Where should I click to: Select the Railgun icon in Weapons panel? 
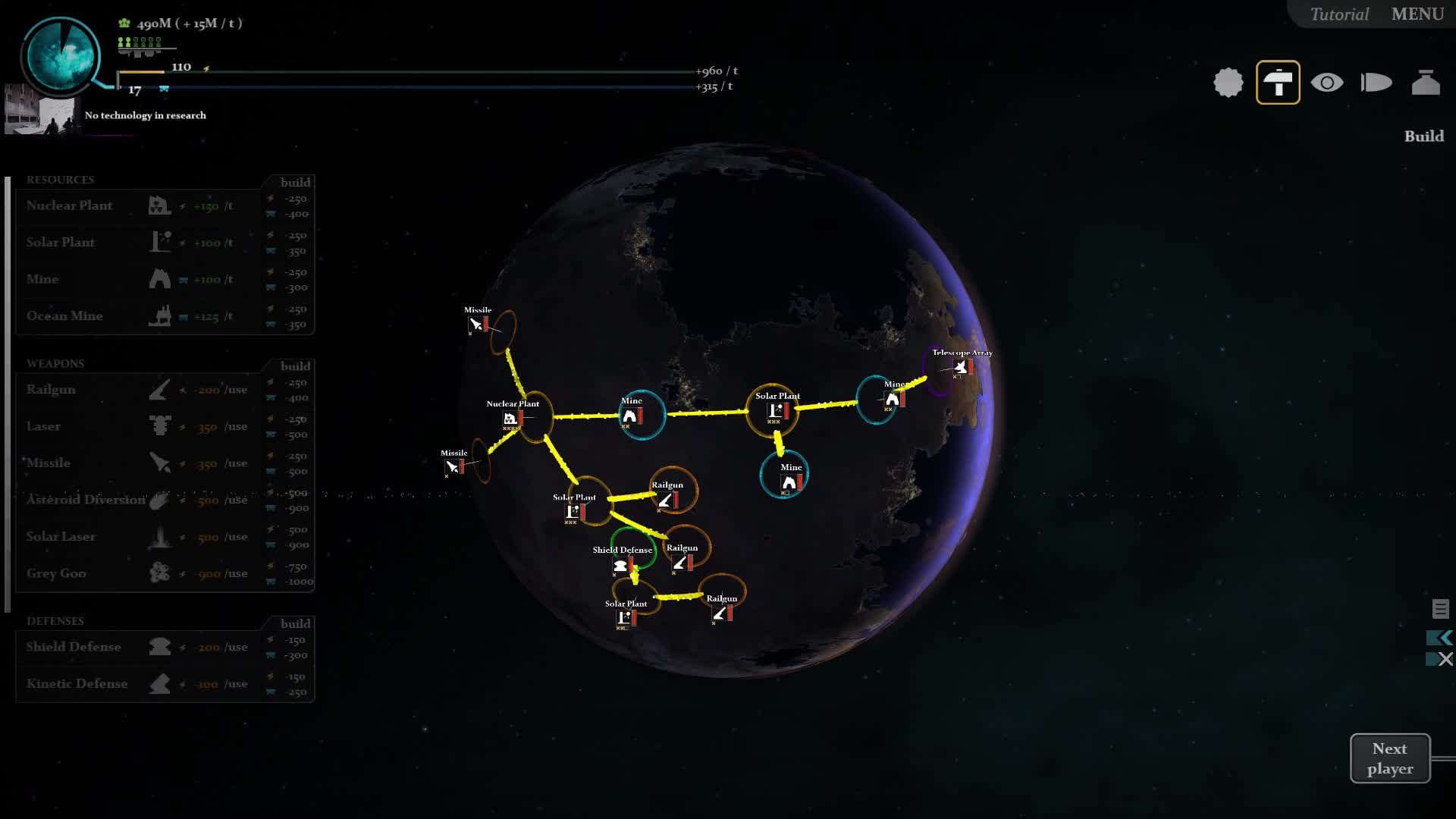tap(159, 389)
